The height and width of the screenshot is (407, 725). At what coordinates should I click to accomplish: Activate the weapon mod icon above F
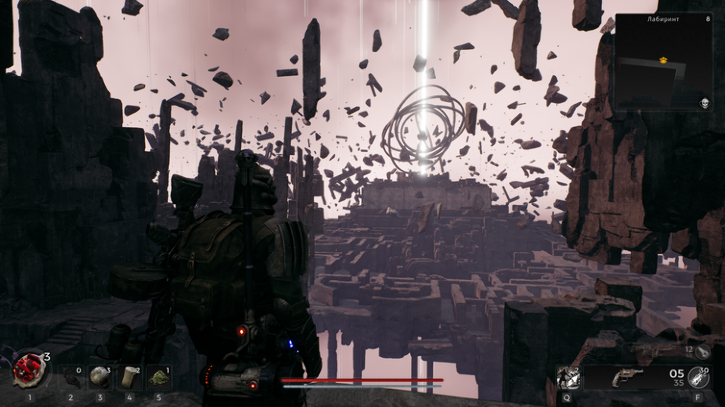pyautogui.click(x=699, y=377)
